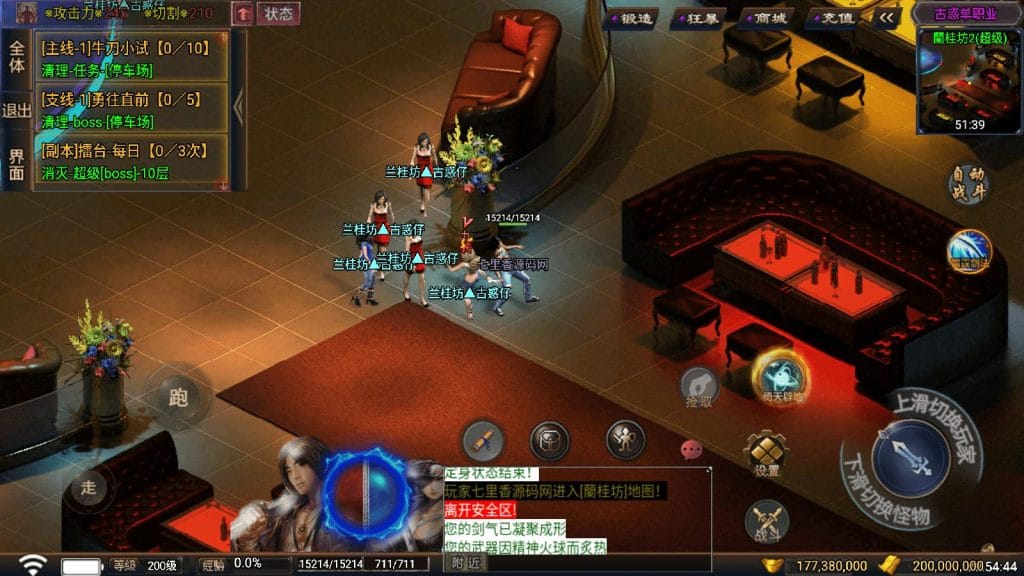Click the 退出 exit tab
The image size is (1024, 576).
(x=17, y=110)
